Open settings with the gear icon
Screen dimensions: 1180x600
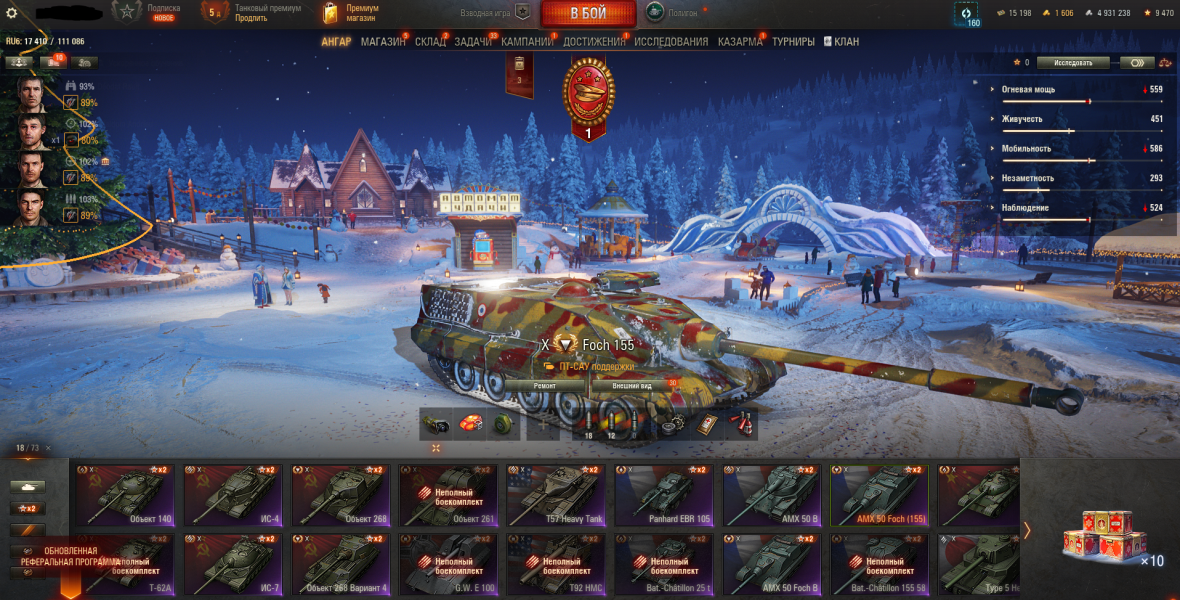(12, 13)
